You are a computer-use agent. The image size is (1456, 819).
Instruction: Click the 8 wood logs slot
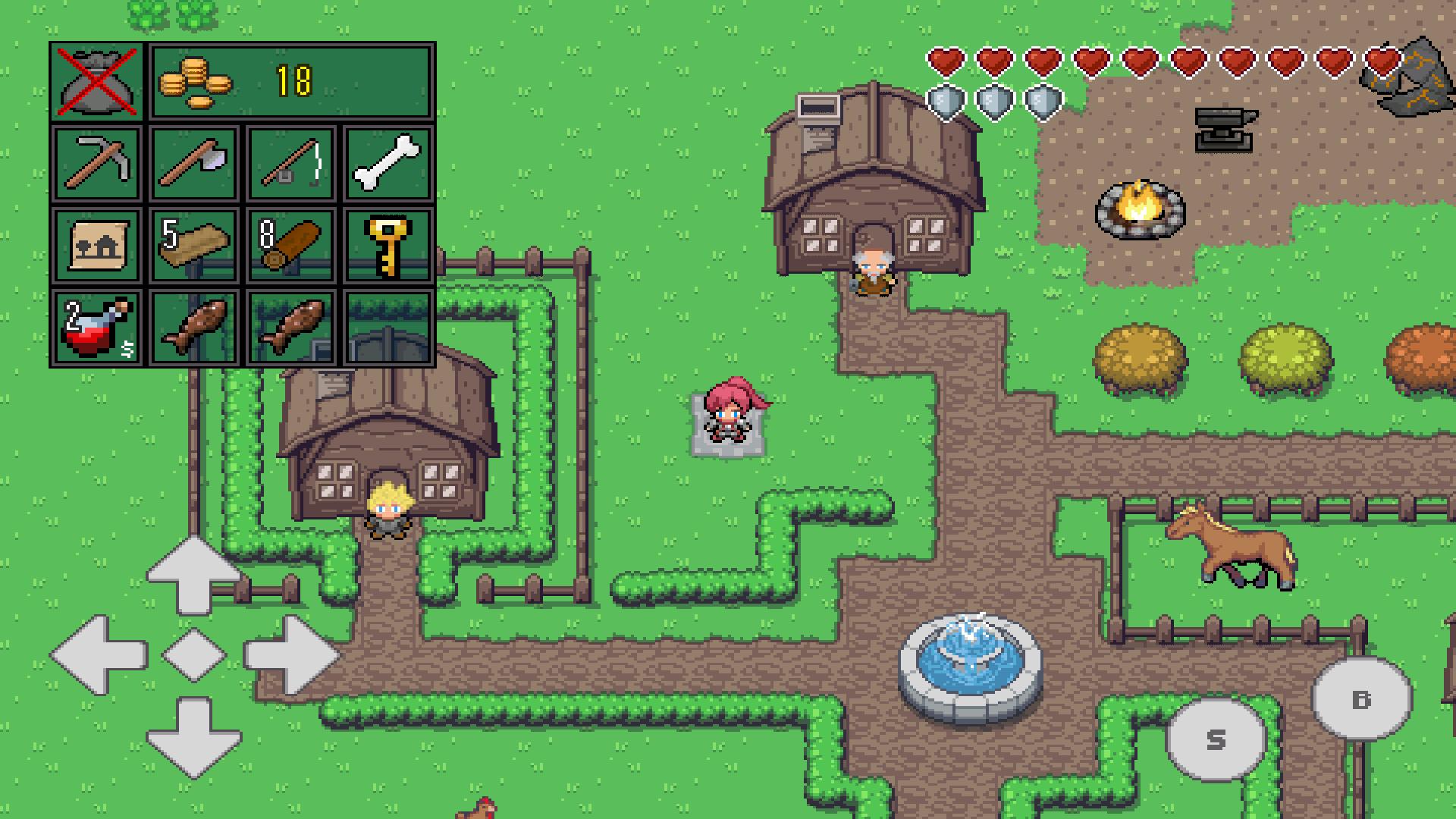291,245
